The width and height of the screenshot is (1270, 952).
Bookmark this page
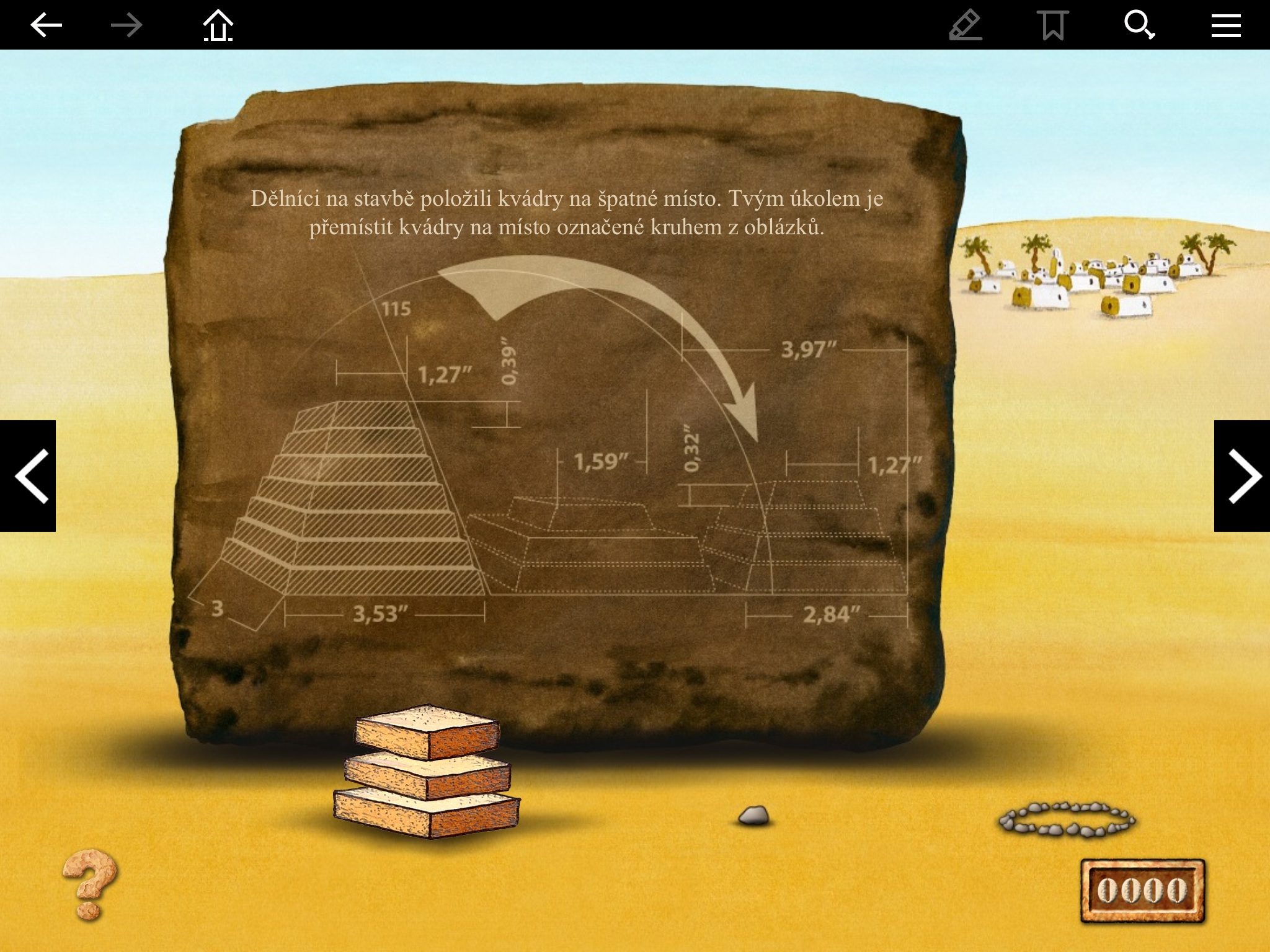pyautogui.click(x=1053, y=26)
